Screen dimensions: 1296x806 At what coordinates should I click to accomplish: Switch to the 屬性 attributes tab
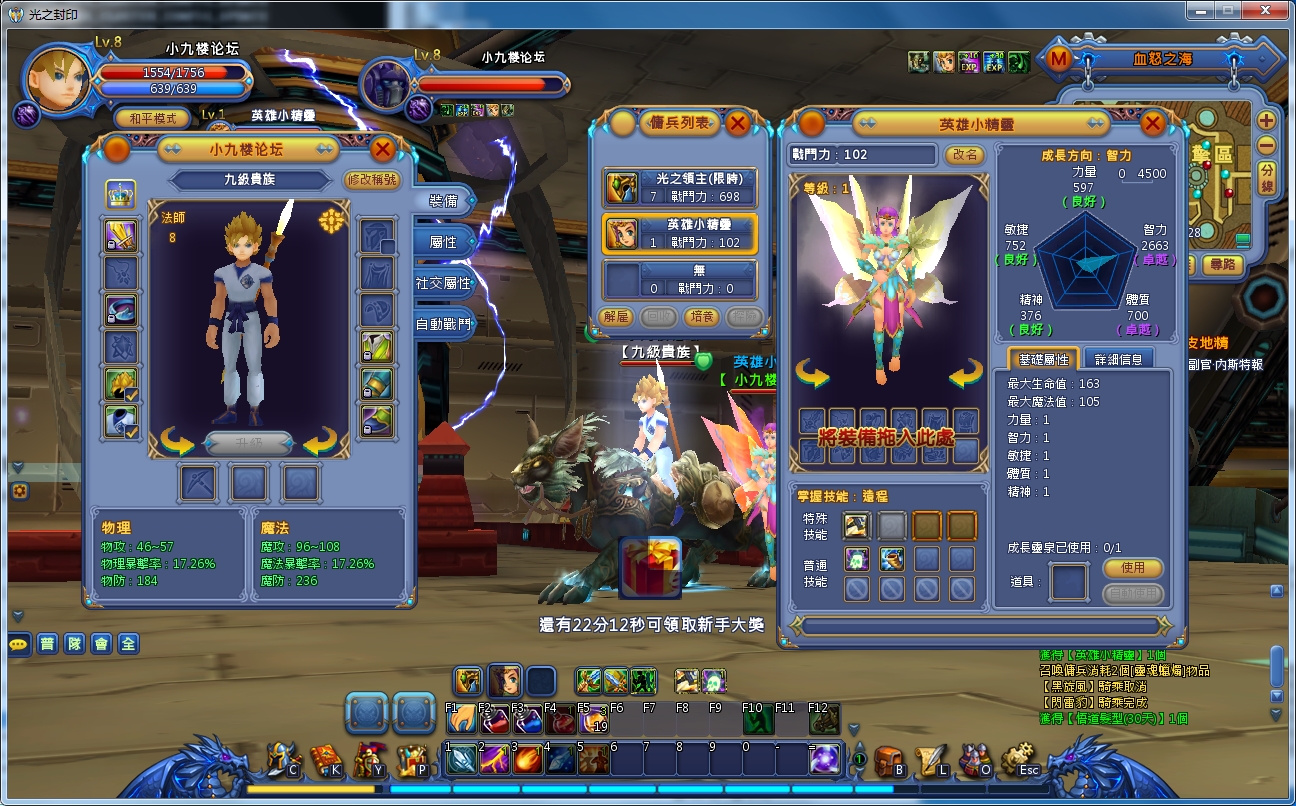442,242
